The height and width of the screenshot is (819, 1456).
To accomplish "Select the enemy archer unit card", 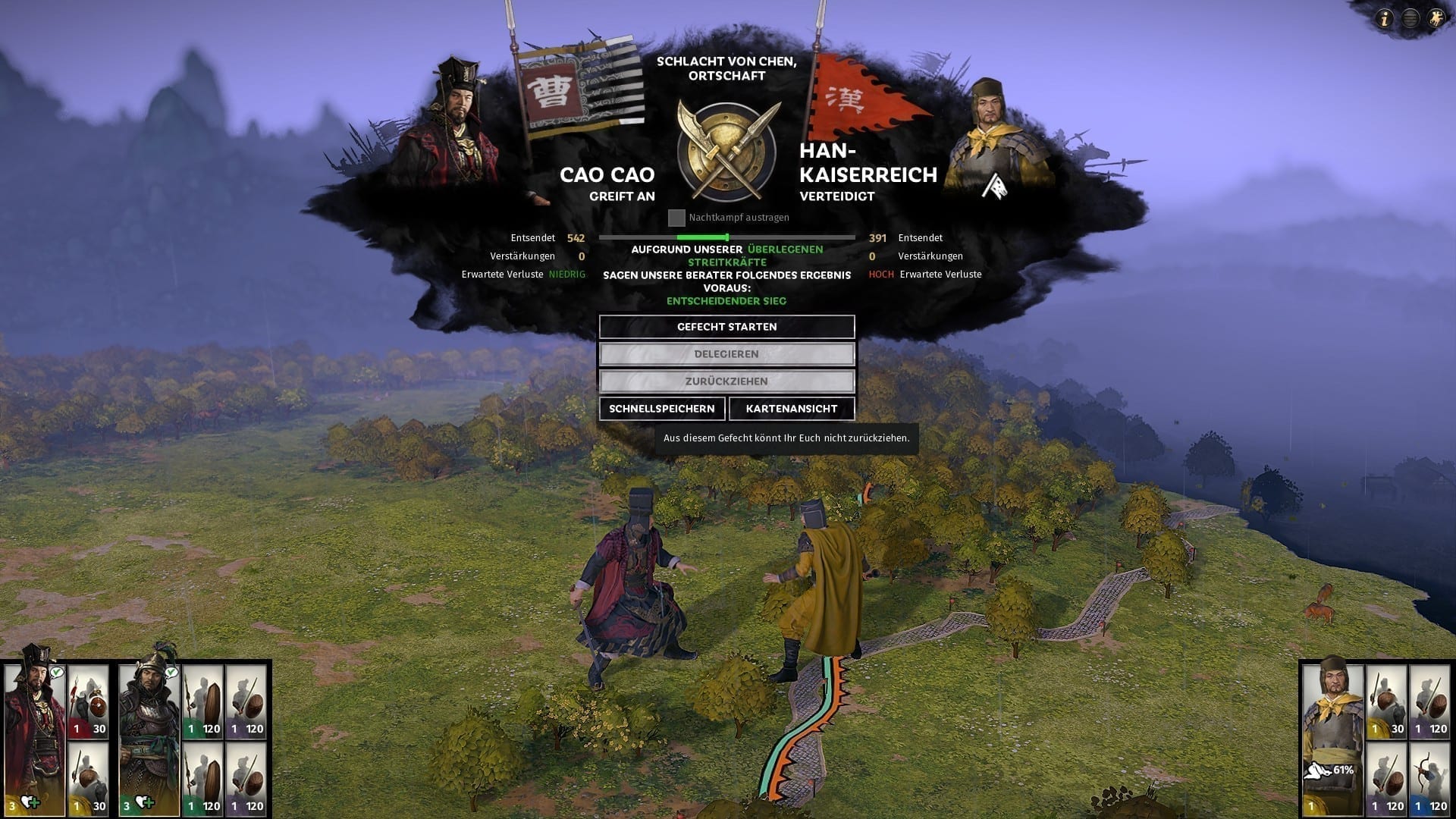I will point(1429,779).
